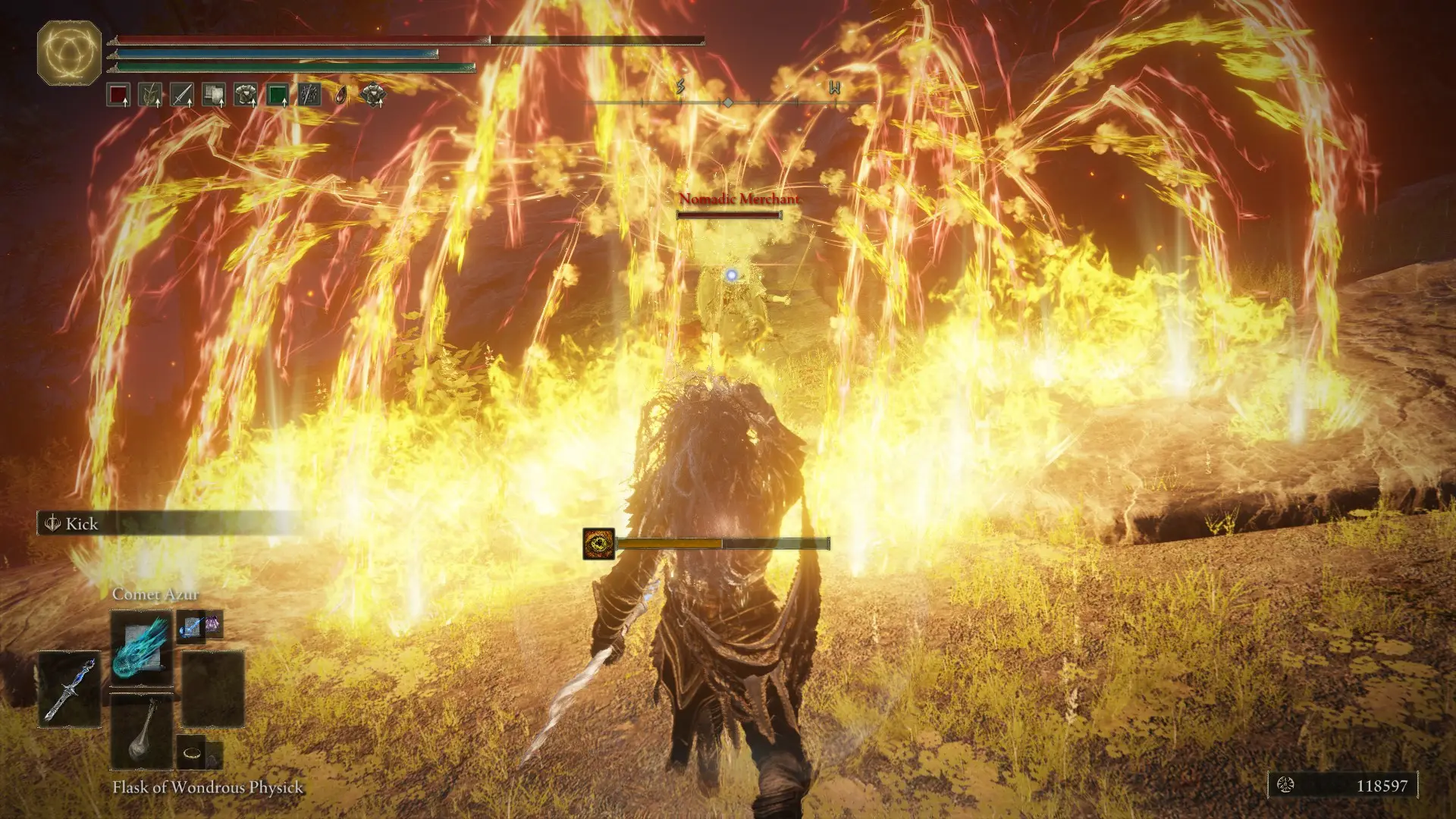1456x819 pixels.
Task: Click the diamond-framed armor buff icon
Action: [x=373, y=95]
